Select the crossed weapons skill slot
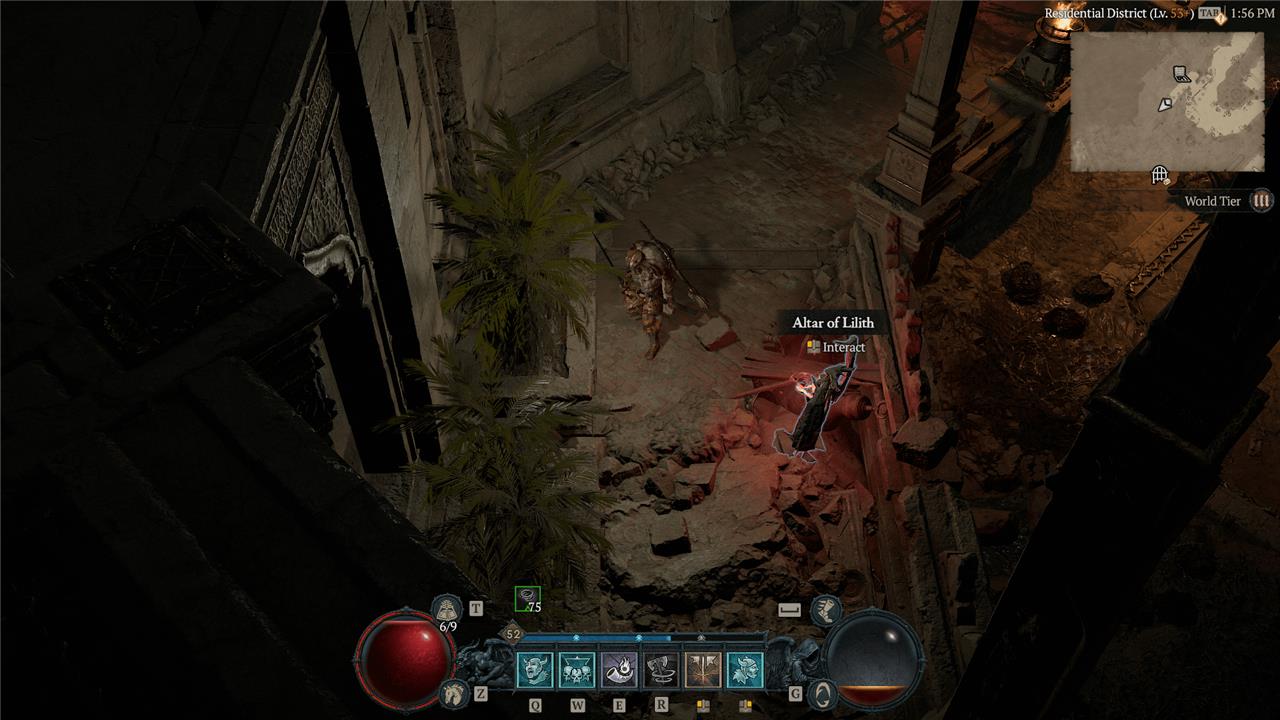The image size is (1280, 720). tap(702, 670)
